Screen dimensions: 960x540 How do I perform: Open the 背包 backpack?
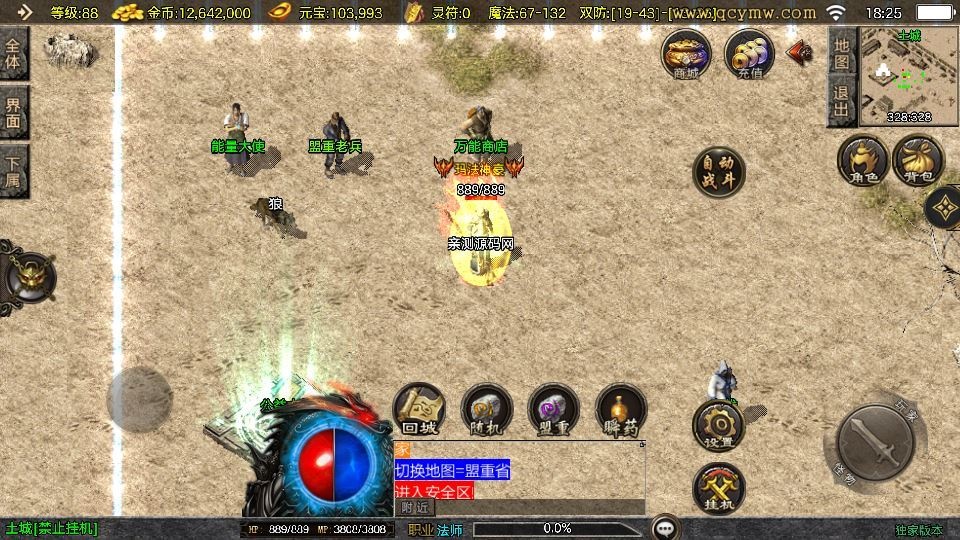click(x=918, y=161)
